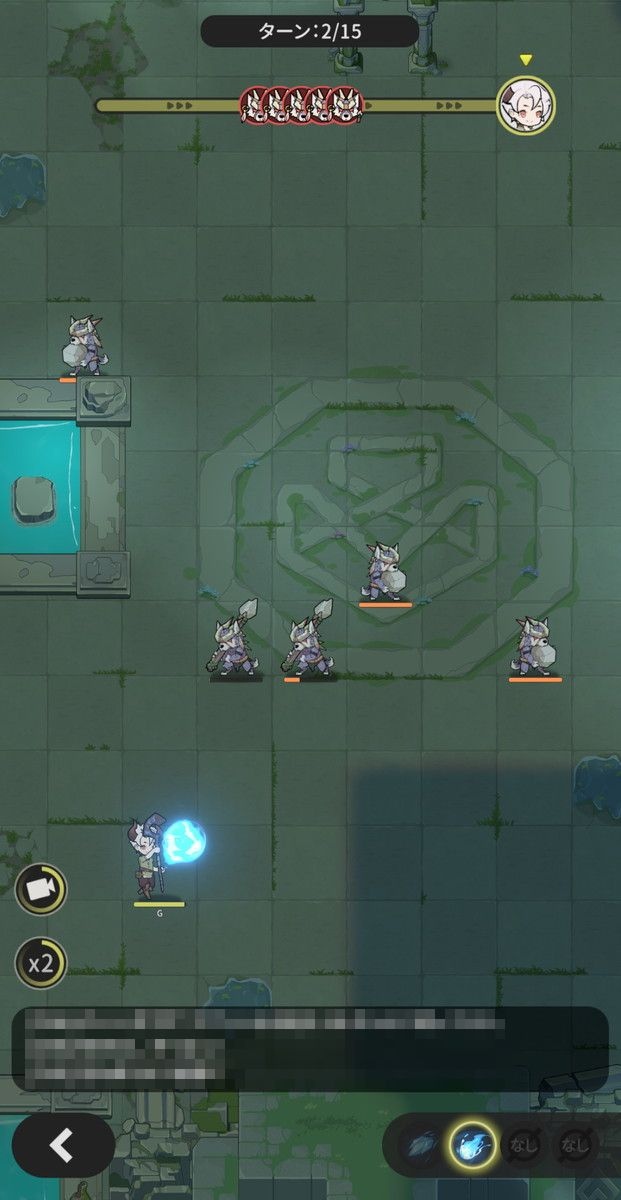Tap the camera view button
This screenshot has height=1200, width=621.
coord(41,889)
